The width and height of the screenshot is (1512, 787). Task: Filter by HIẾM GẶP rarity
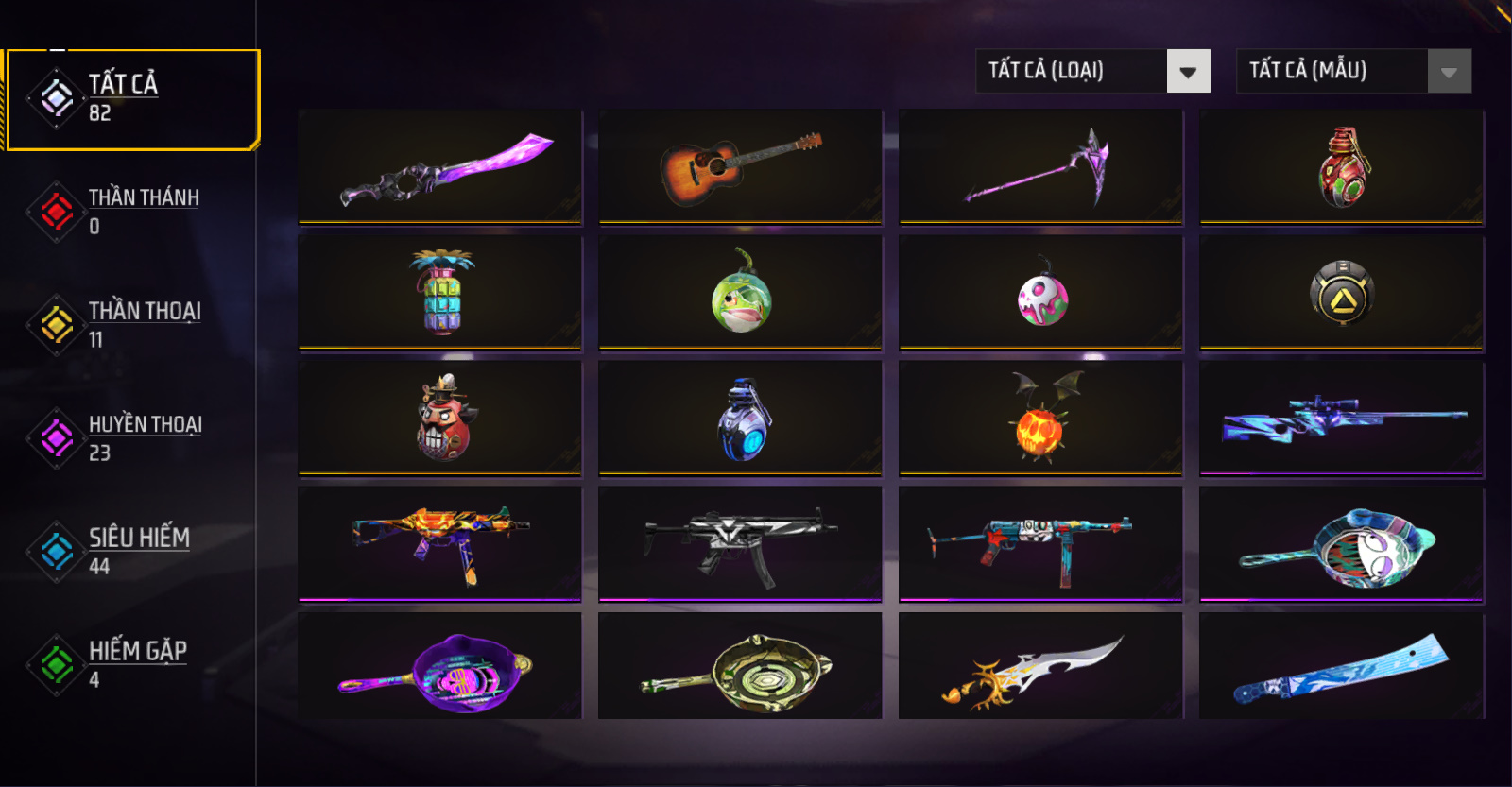click(x=132, y=665)
